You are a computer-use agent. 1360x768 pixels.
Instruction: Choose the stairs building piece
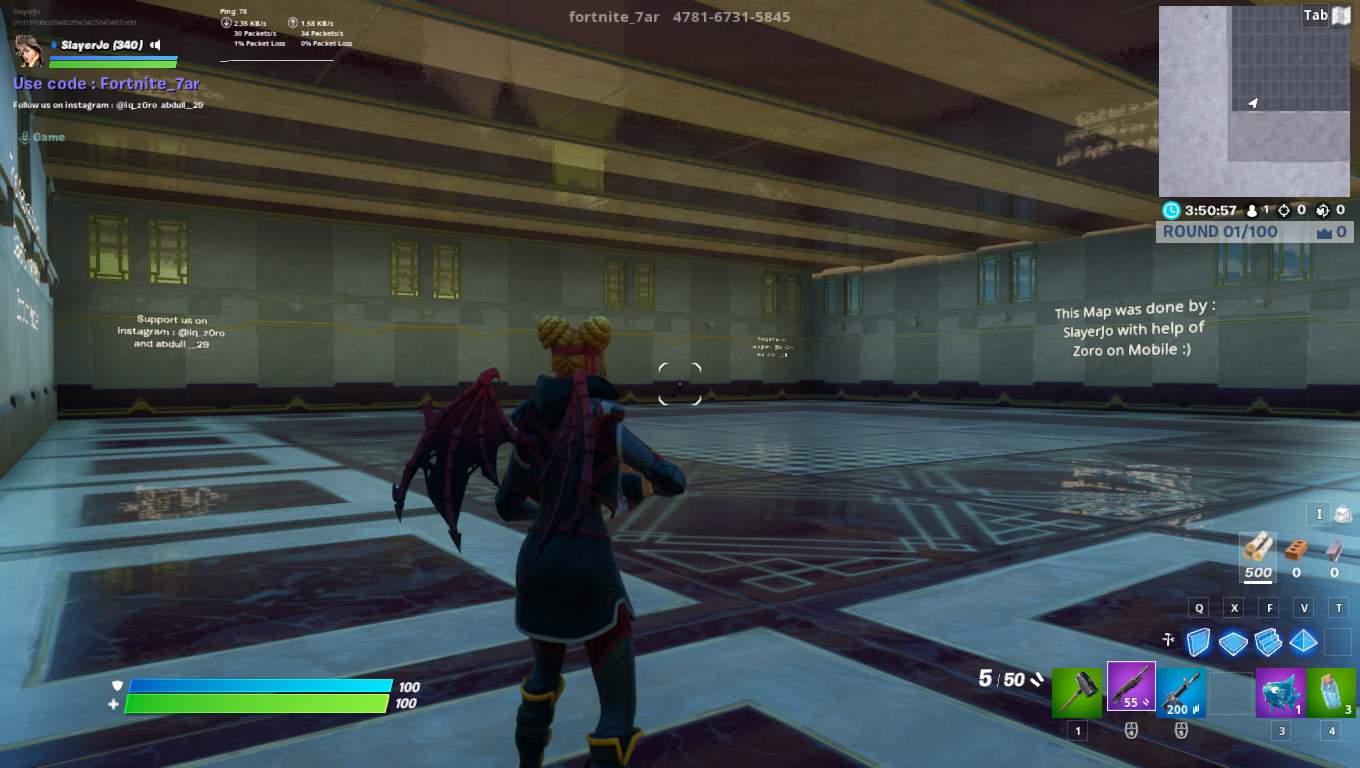1268,641
